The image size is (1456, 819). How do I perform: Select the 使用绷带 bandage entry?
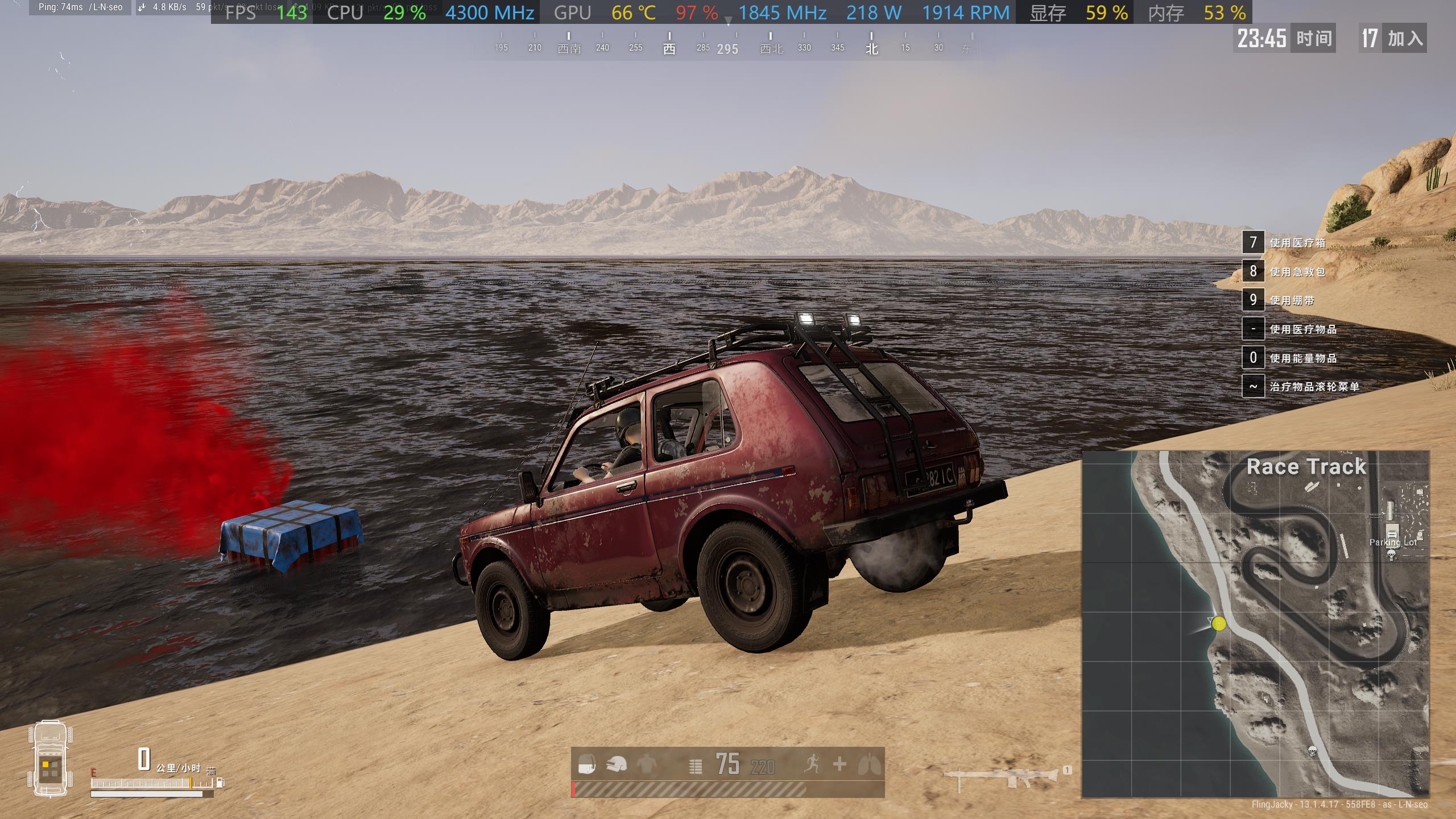point(1292,300)
